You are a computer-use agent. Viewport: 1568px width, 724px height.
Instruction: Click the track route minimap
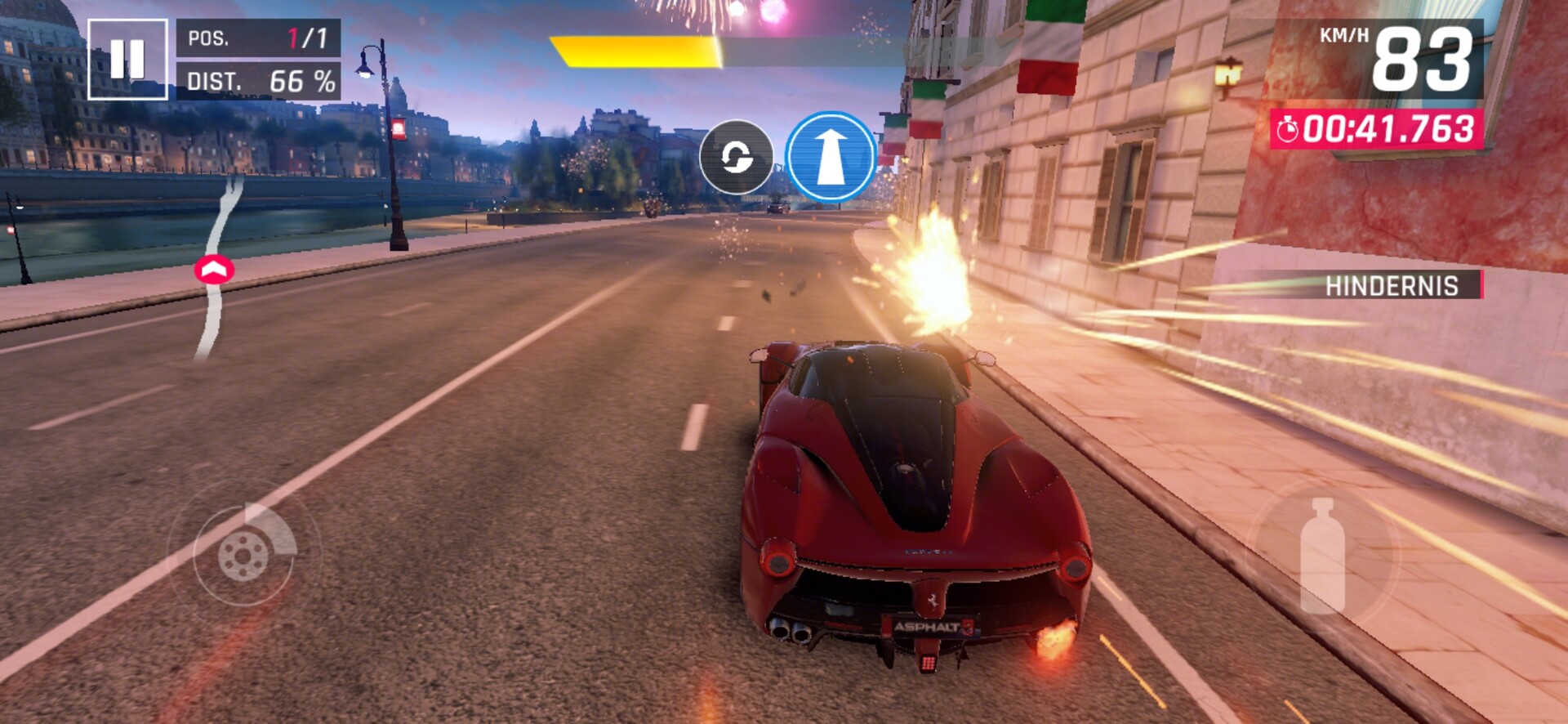click(x=217, y=269)
